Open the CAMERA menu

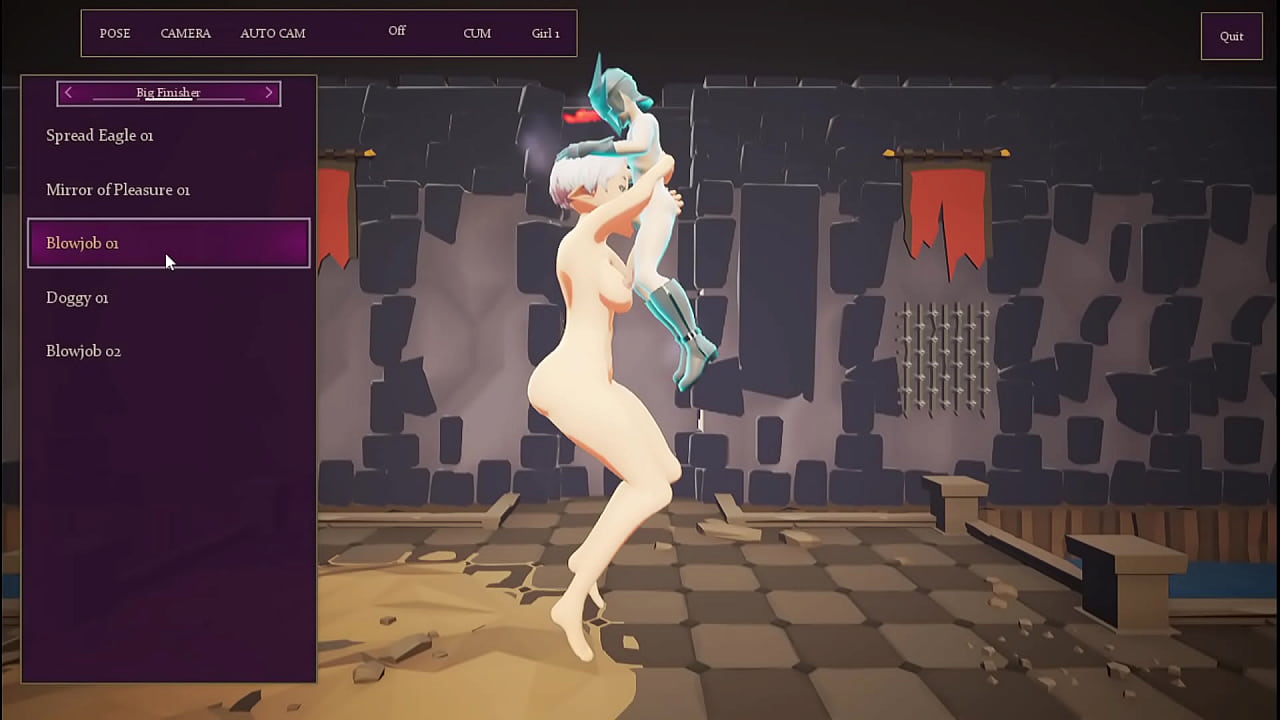point(185,33)
